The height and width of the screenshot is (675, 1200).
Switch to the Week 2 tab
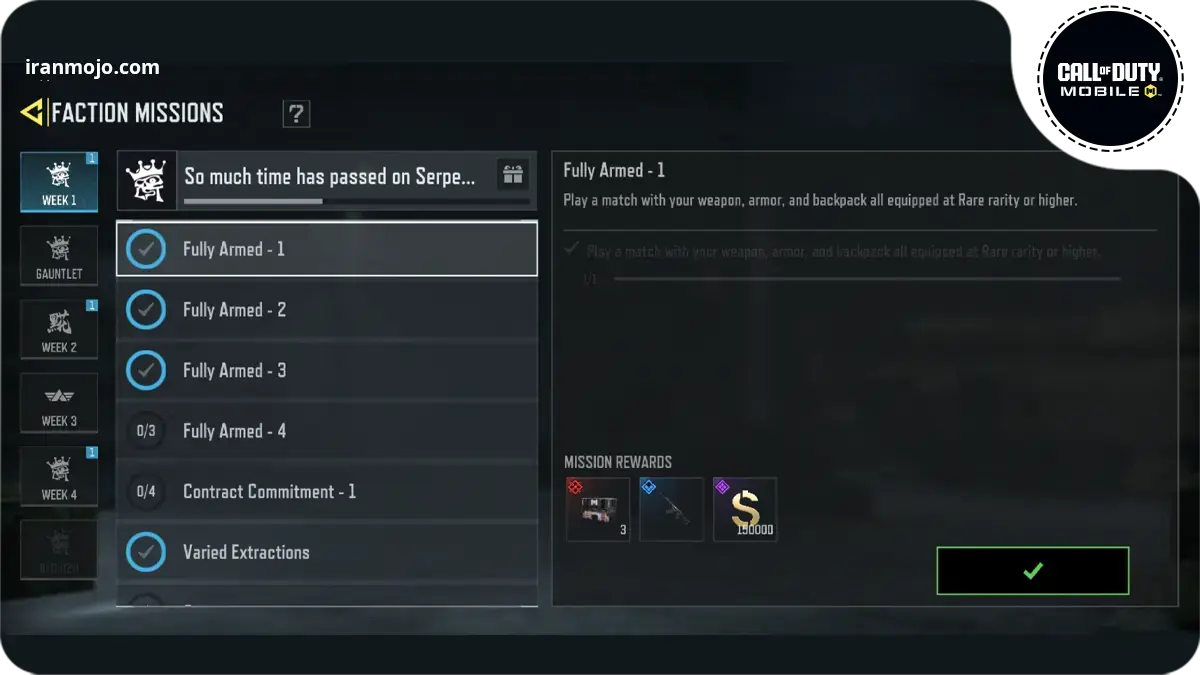point(59,330)
